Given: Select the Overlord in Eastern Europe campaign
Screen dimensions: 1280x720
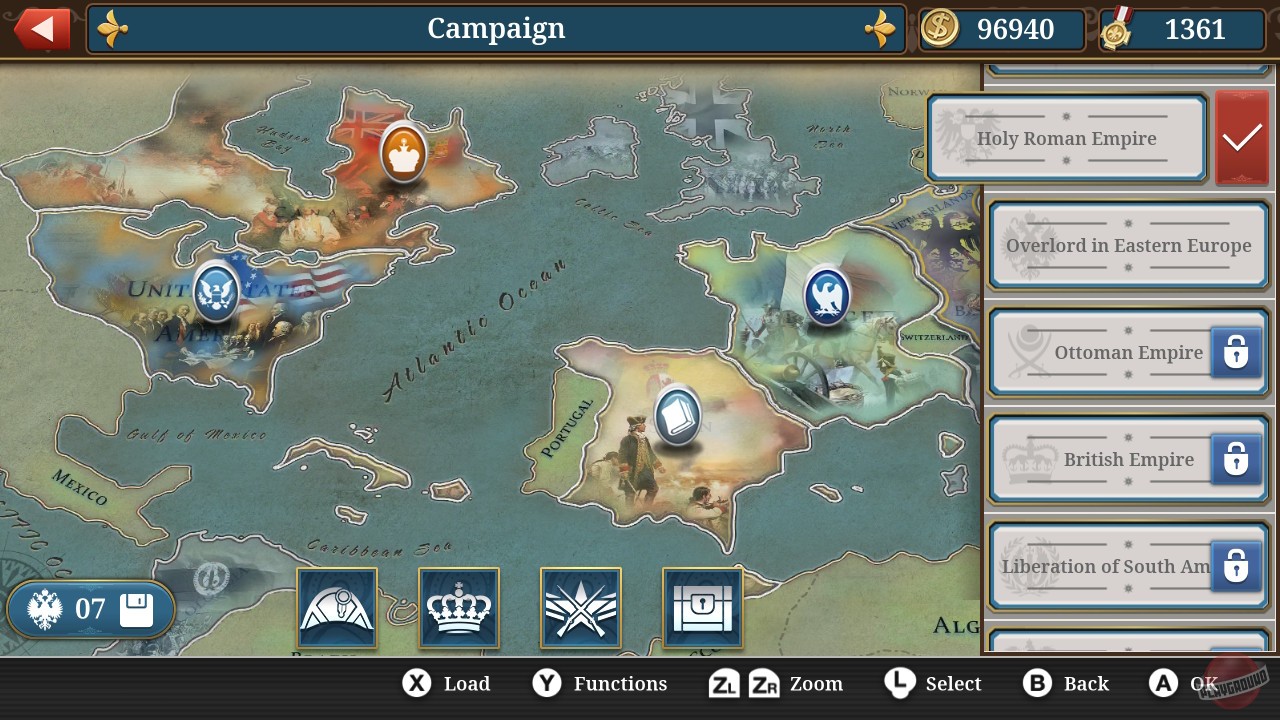Looking at the screenshot, I should pyautogui.click(x=1128, y=245).
